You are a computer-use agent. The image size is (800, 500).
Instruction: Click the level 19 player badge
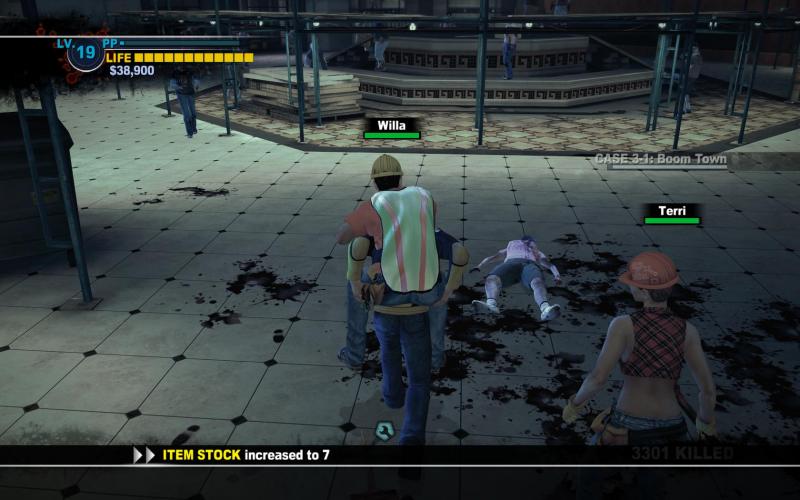click(x=85, y=51)
